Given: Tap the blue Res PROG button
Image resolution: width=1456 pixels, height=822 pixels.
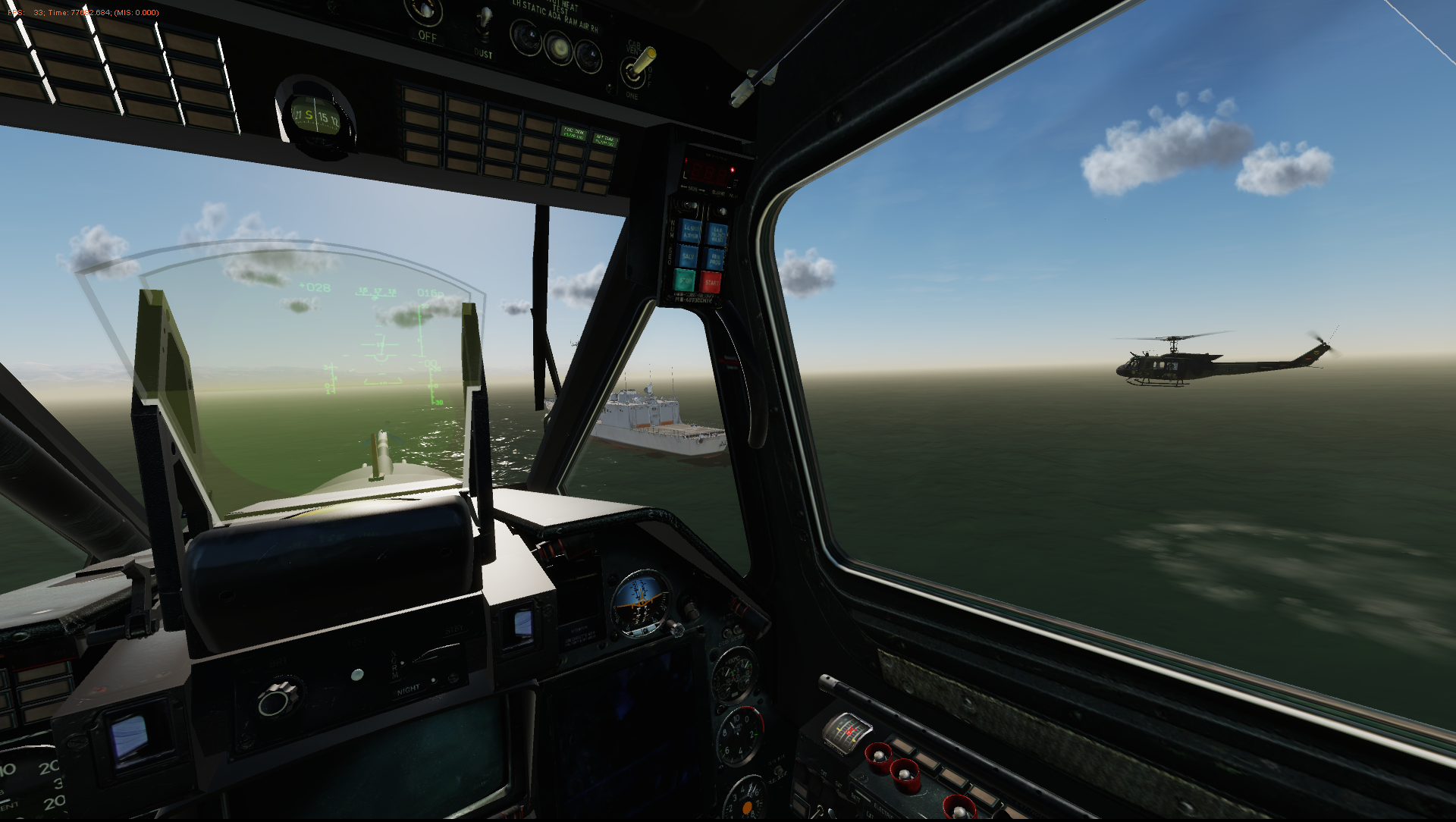Looking at the screenshot, I should [715, 259].
